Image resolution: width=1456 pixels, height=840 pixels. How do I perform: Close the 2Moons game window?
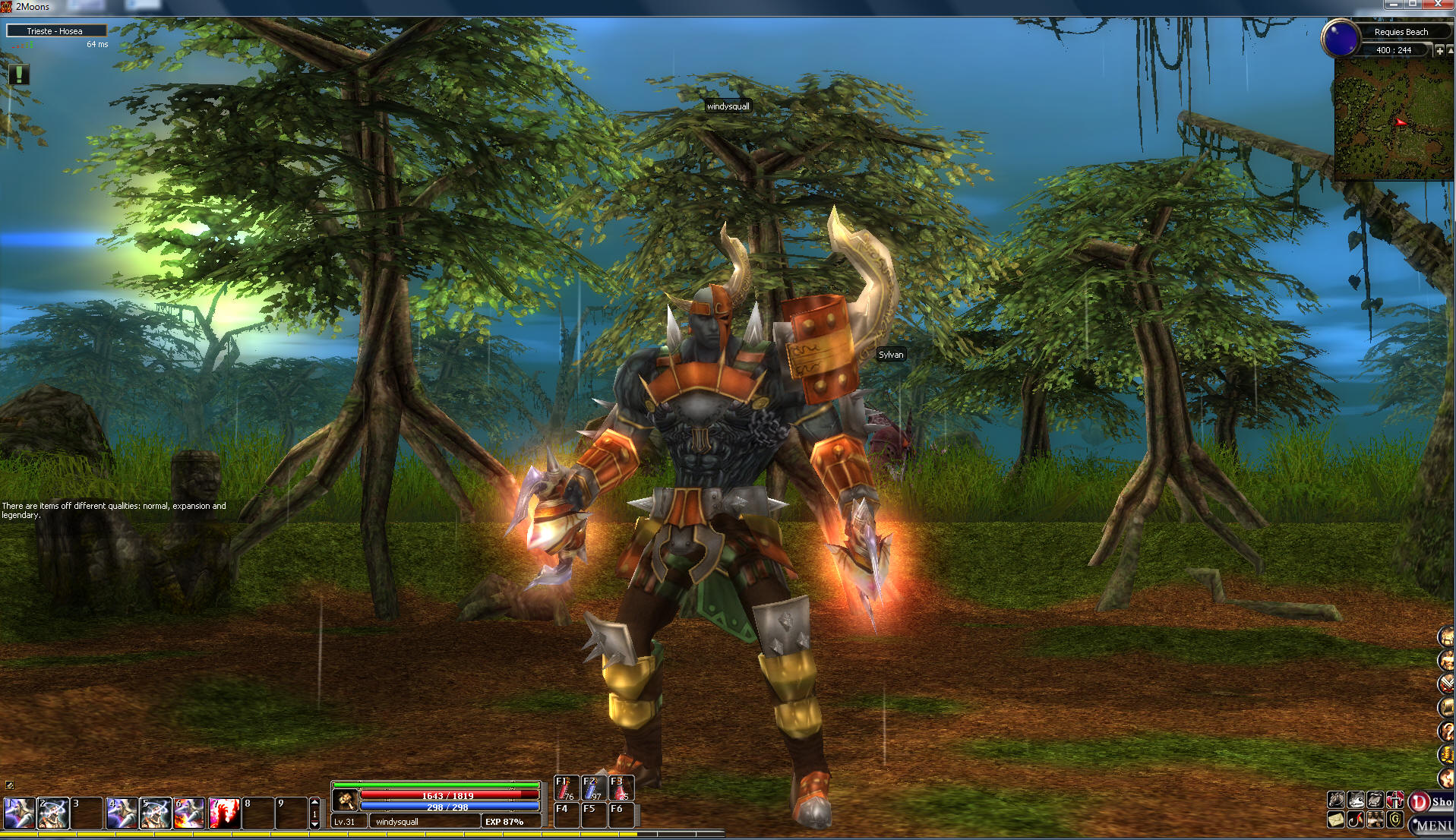[1437, 5]
